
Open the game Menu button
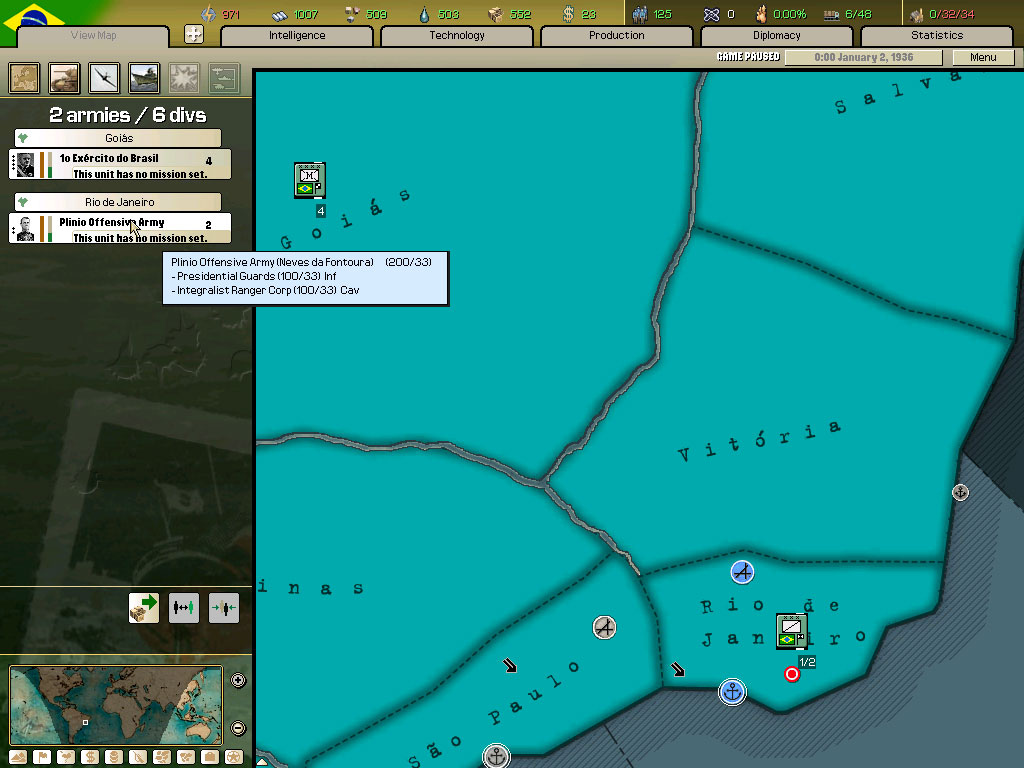[x=983, y=57]
